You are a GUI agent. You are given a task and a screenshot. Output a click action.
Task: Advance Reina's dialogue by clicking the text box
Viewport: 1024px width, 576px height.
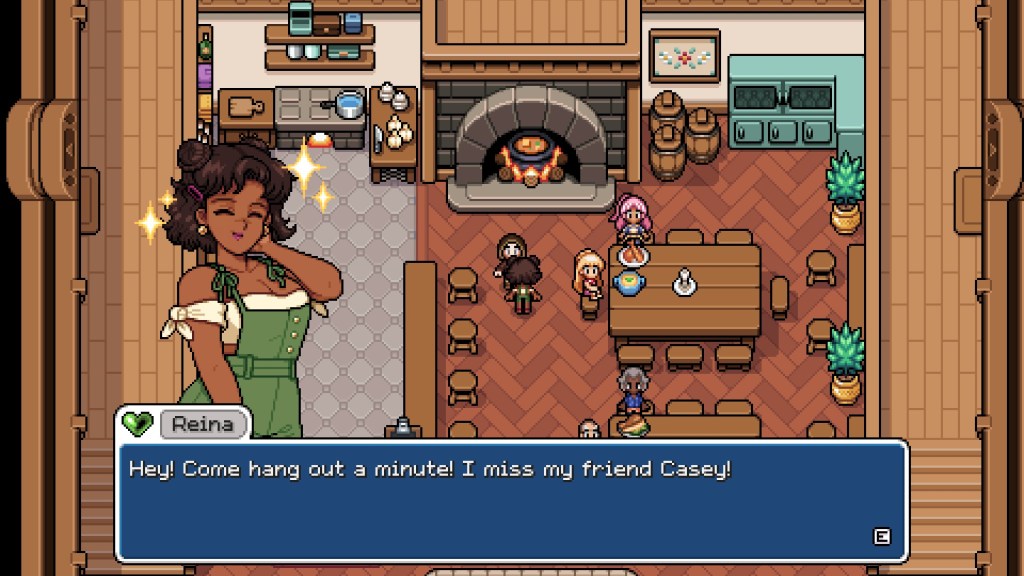point(511,500)
